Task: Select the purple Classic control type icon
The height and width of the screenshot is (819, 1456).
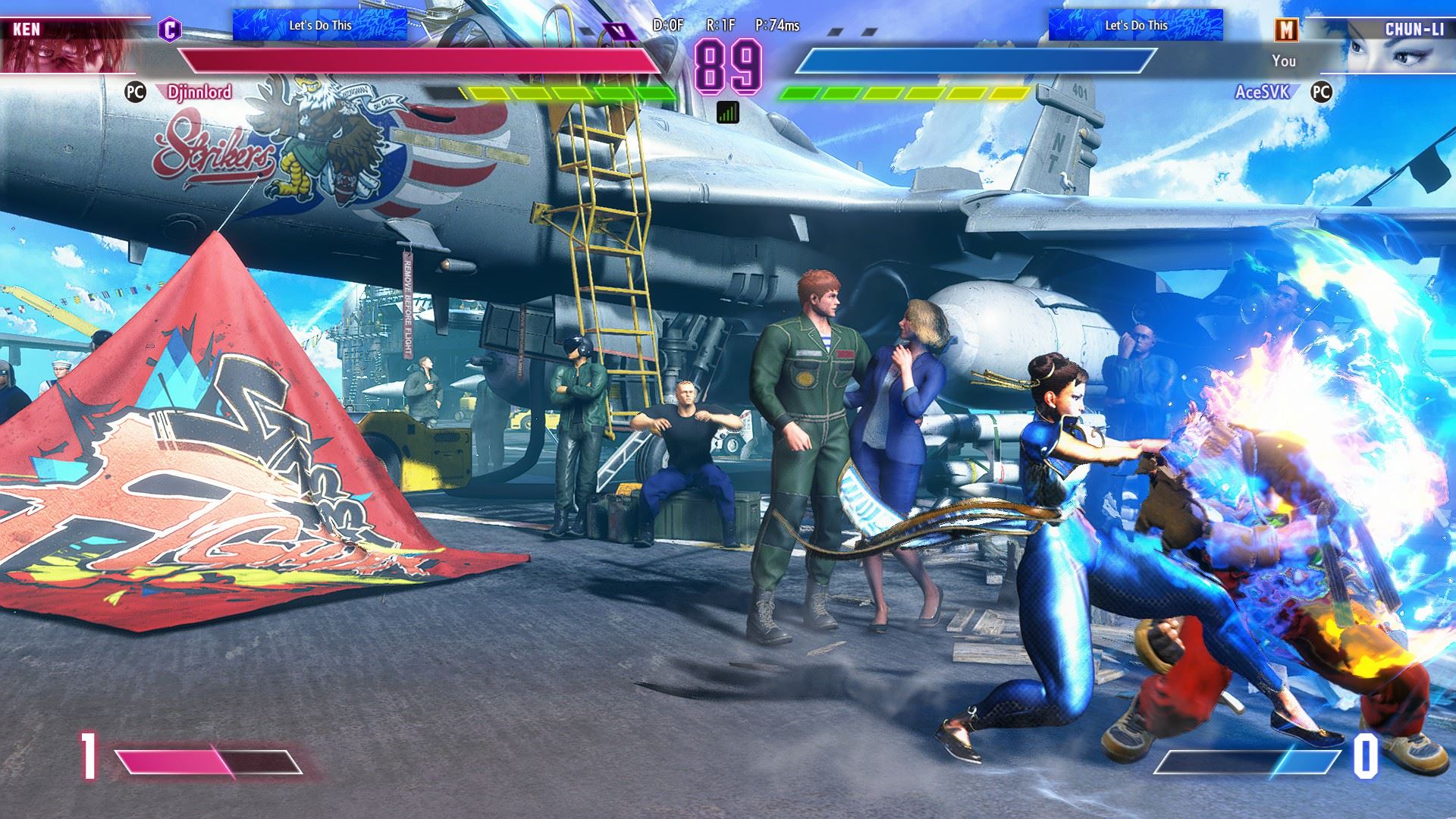Action: tap(170, 30)
